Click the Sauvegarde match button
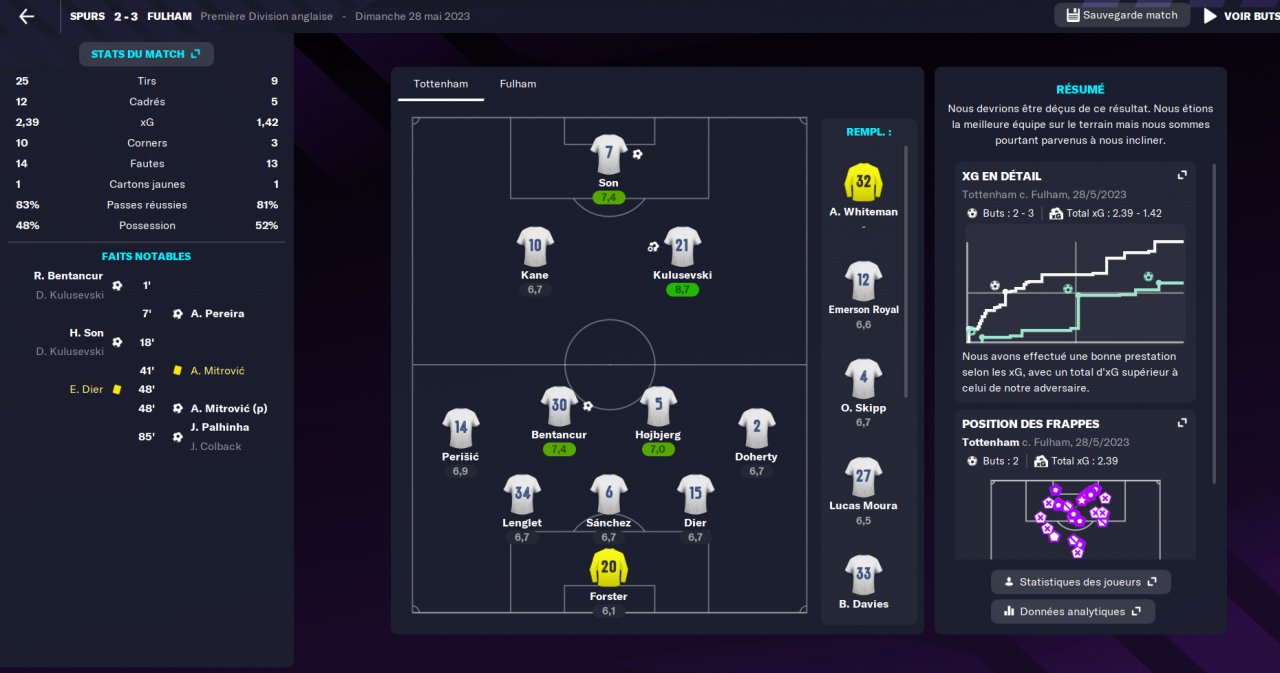Screen dimensions: 1280x673 (x=1121, y=15)
